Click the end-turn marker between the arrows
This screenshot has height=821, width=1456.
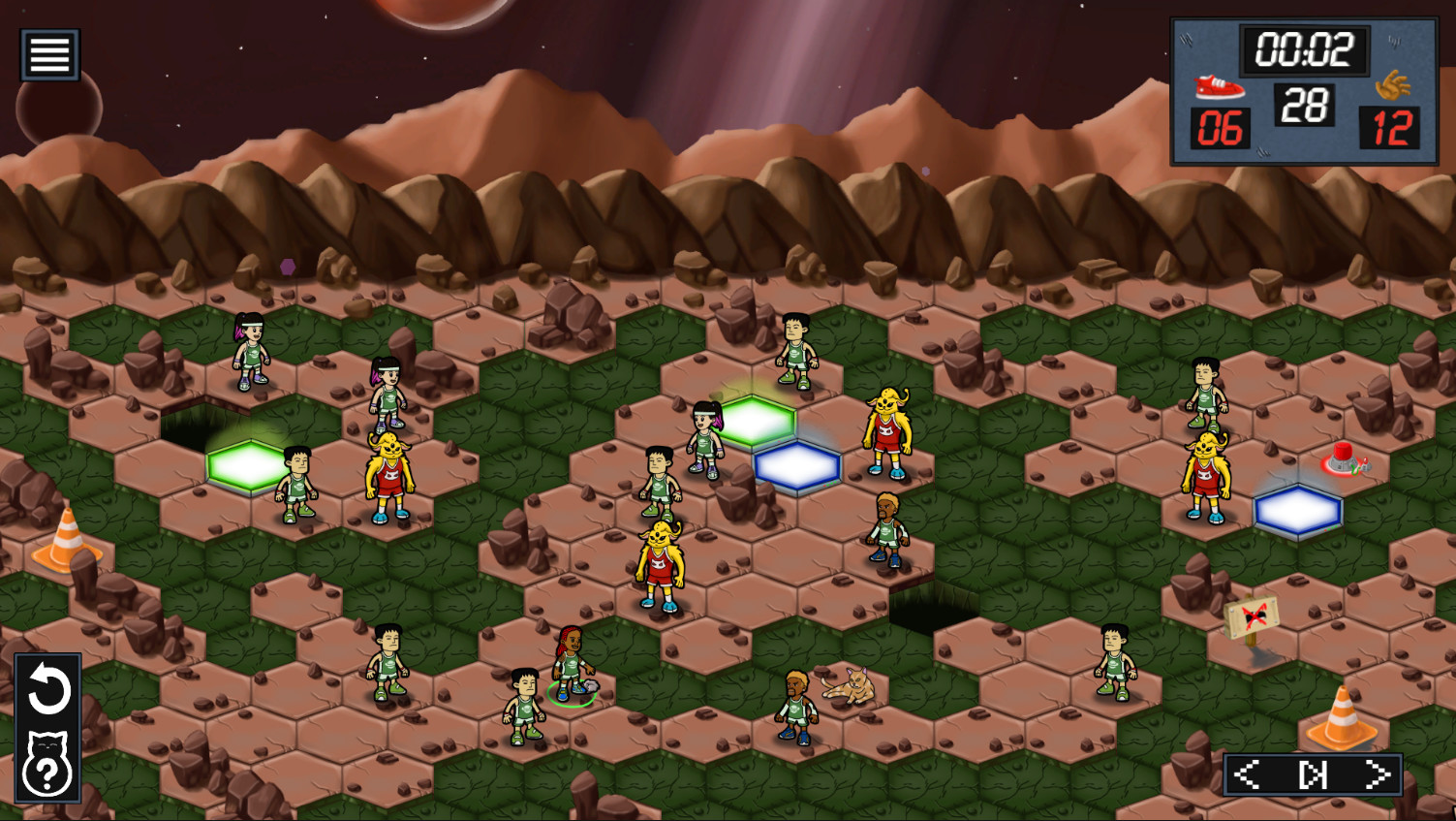point(1313,773)
